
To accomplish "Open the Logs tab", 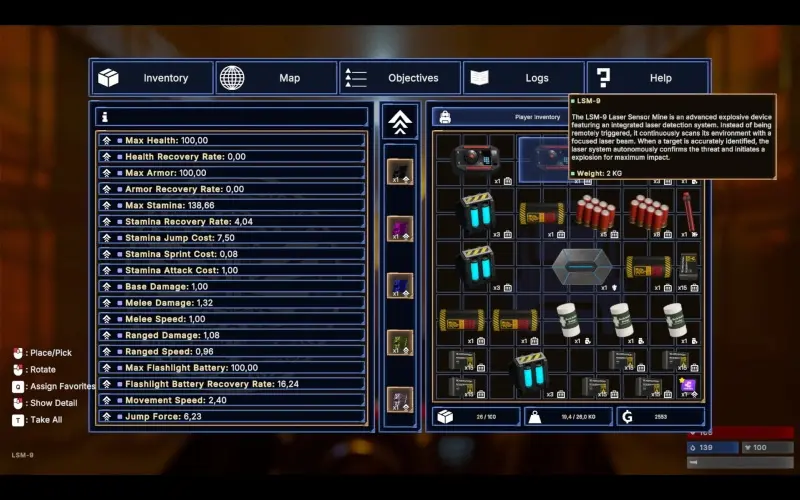I will point(524,78).
